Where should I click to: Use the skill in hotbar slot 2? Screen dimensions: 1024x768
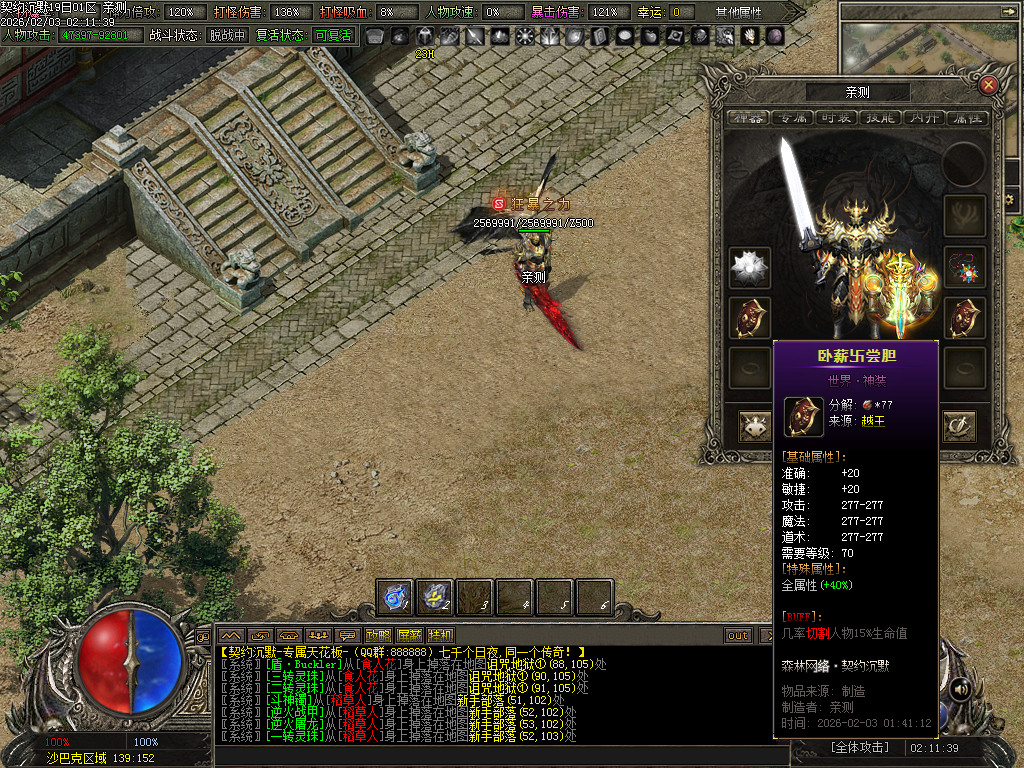[x=435, y=597]
